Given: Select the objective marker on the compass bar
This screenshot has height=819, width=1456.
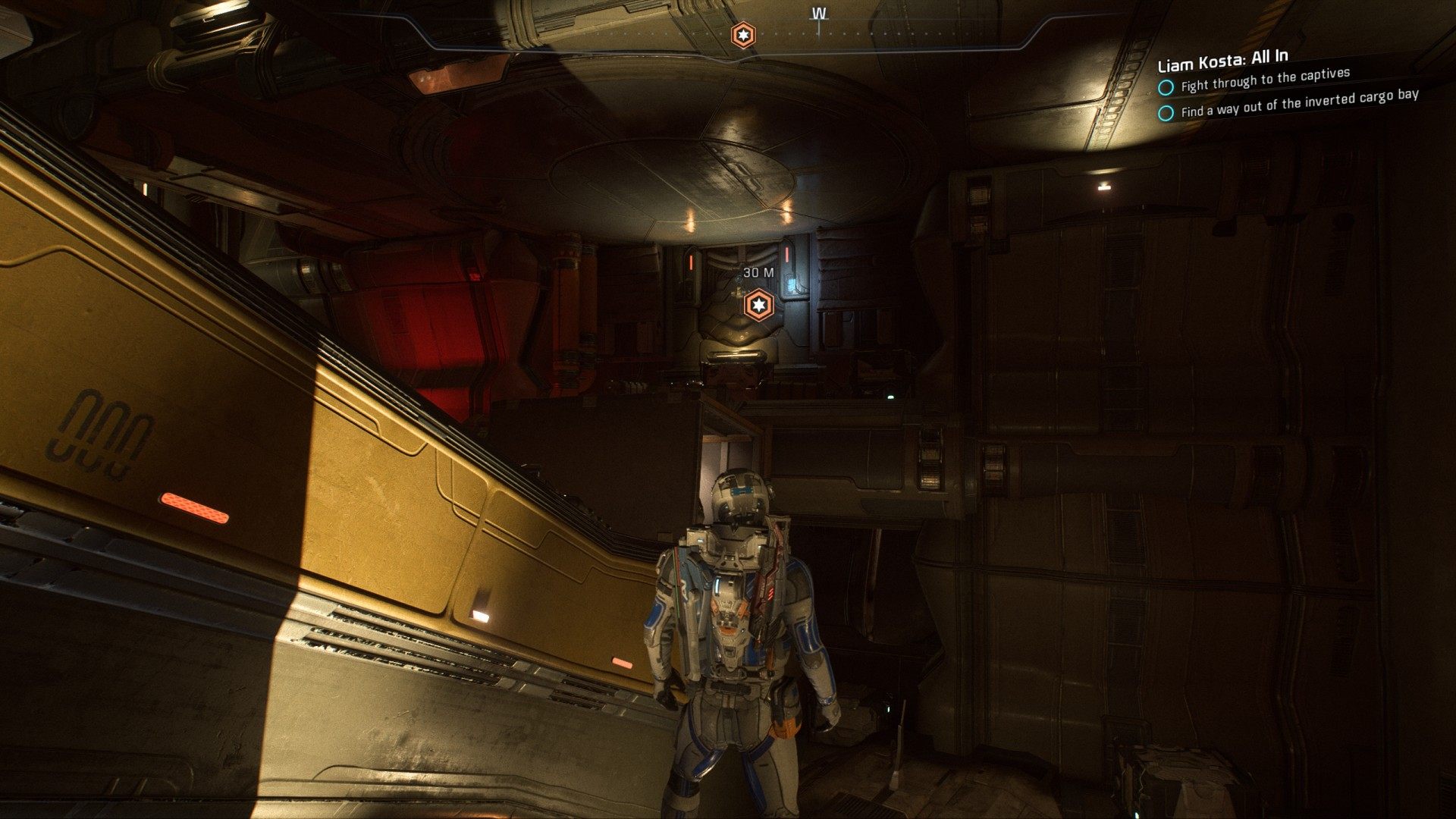Looking at the screenshot, I should point(742,35).
